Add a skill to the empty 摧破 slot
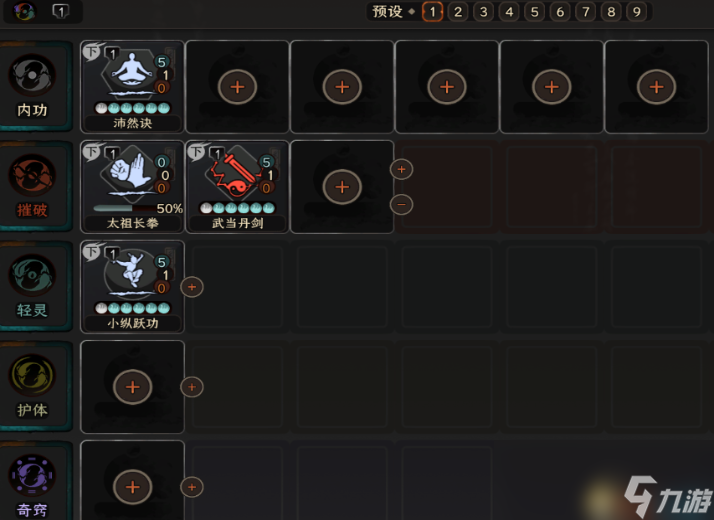 click(342, 186)
